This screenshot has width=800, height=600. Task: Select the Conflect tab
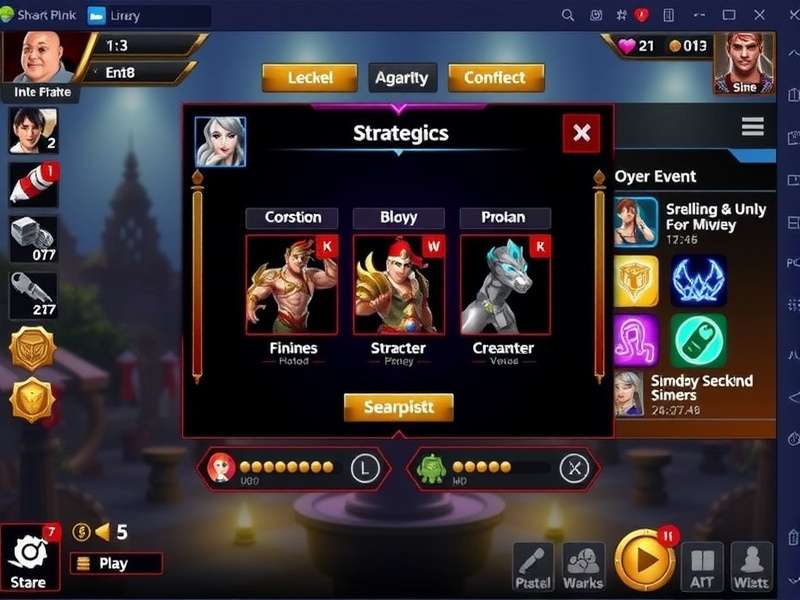pos(496,78)
